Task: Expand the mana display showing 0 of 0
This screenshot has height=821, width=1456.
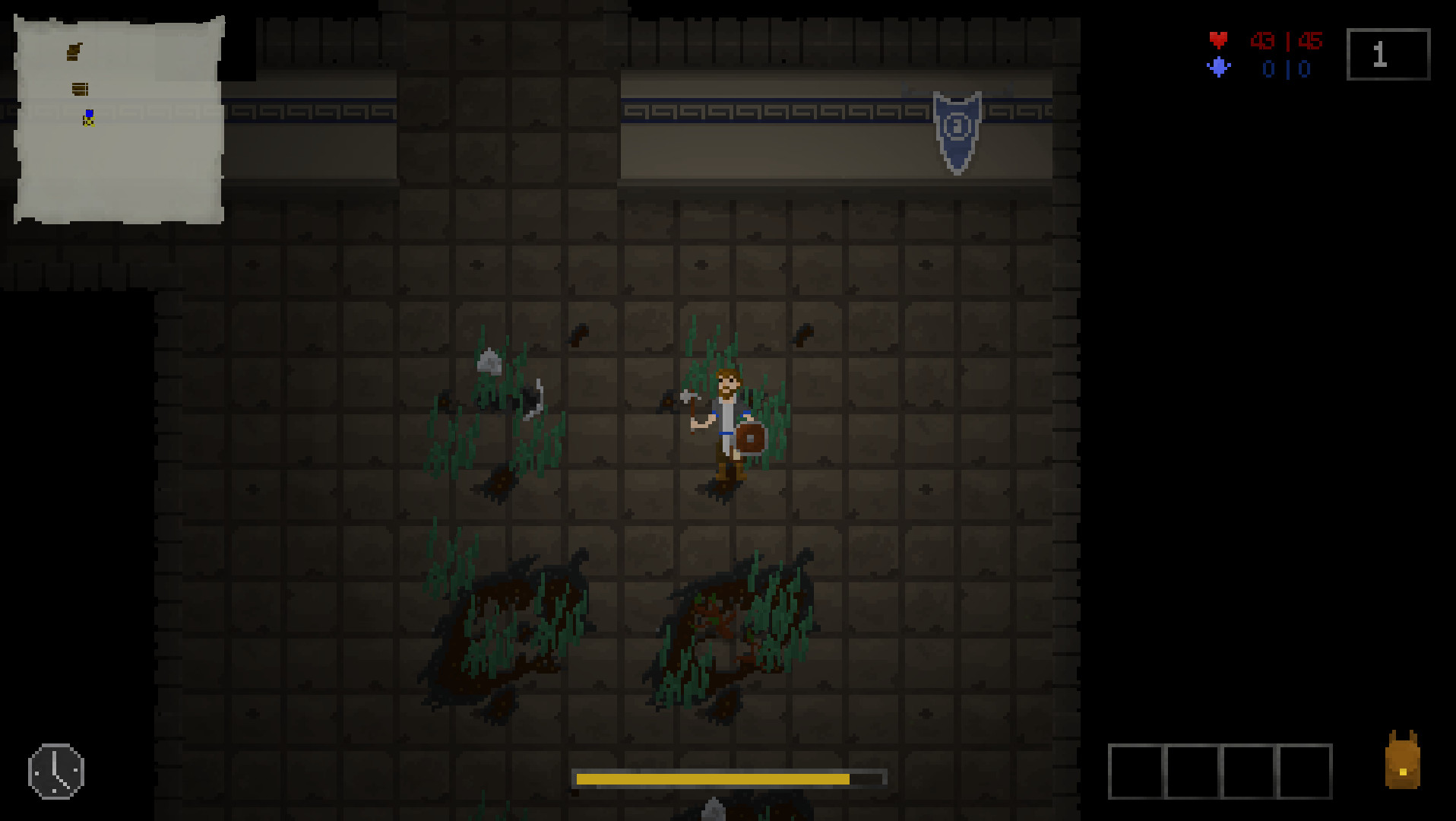Action: pyautogui.click(x=1285, y=68)
